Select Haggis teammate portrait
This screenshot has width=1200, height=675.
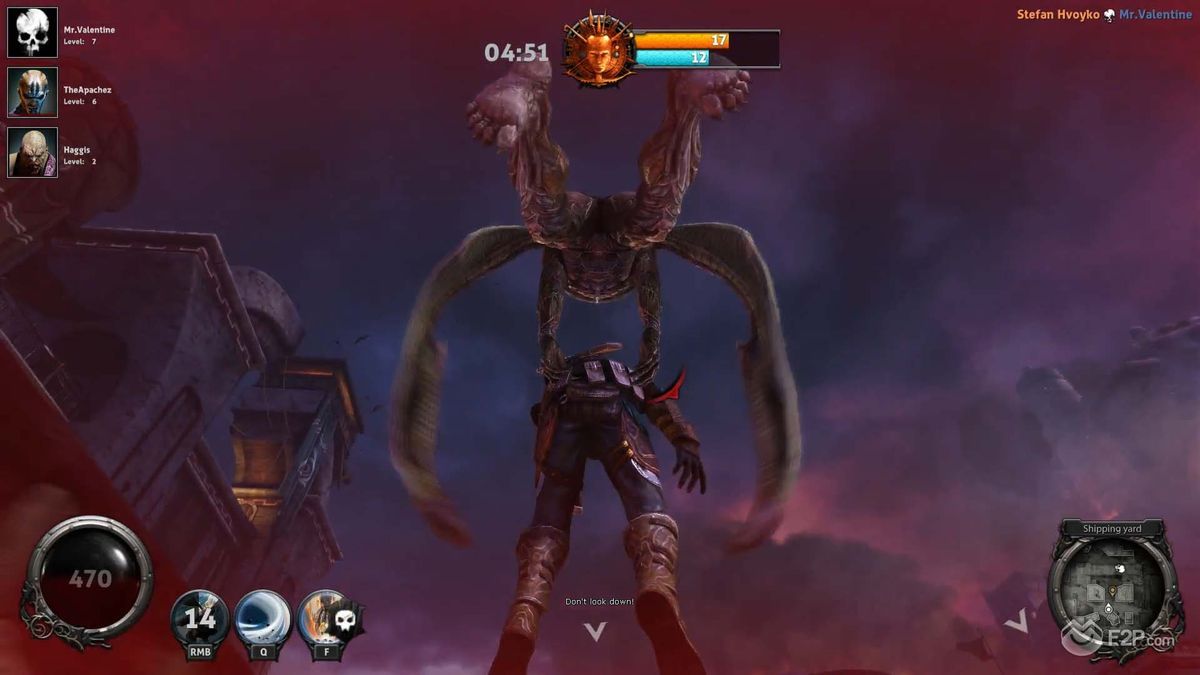pyautogui.click(x=33, y=153)
